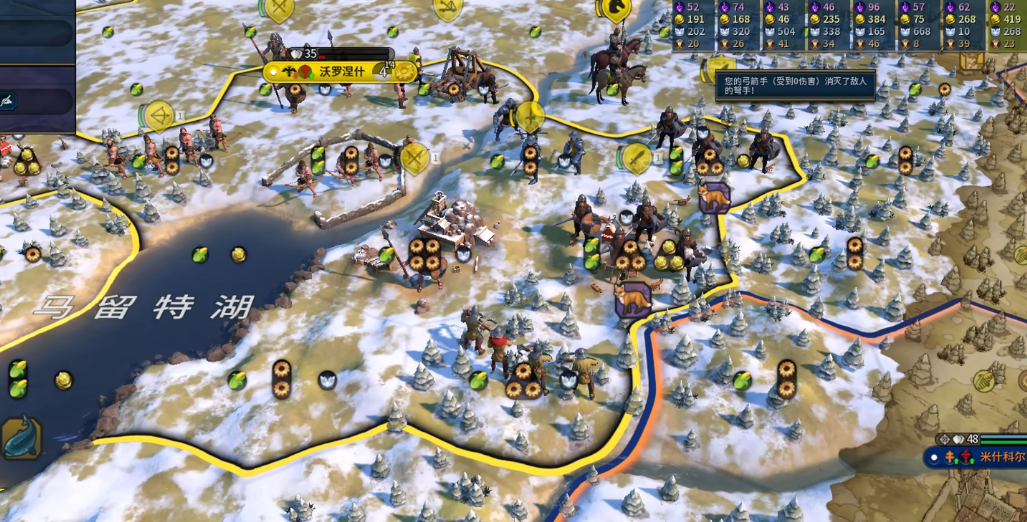Click the fish resource icon

(21, 438)
